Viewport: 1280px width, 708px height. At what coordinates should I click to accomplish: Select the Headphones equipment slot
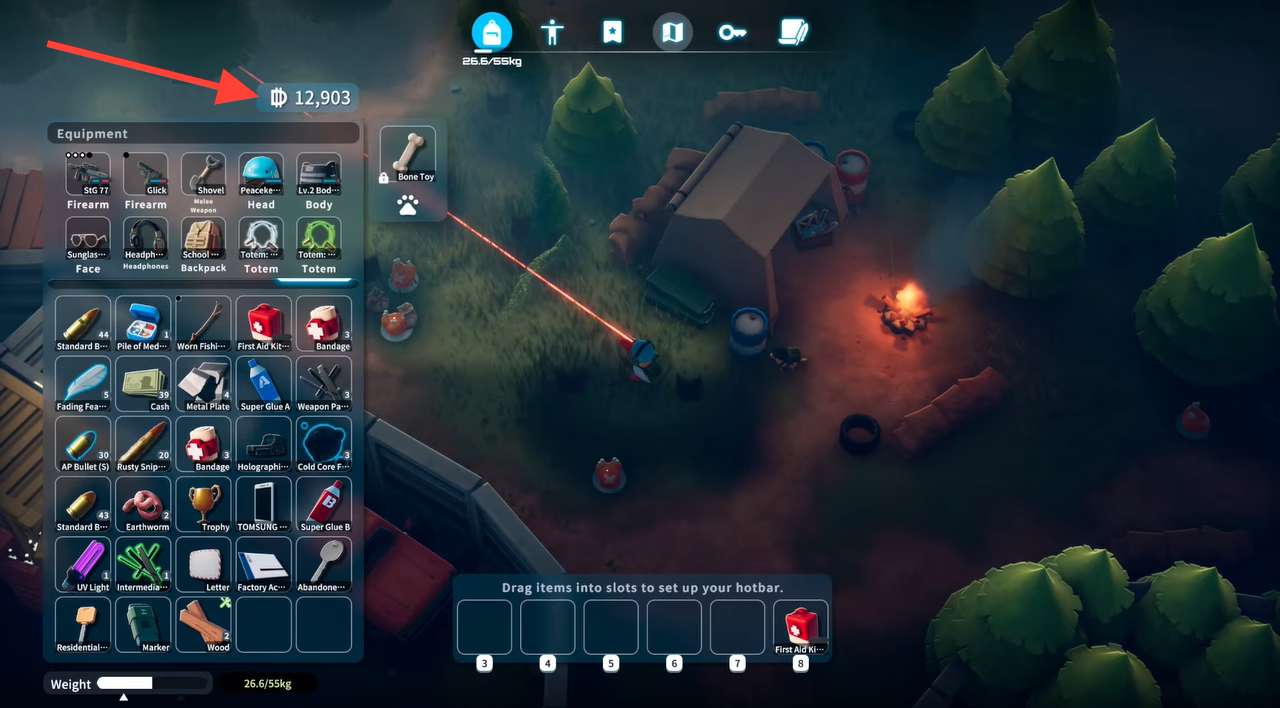[x=146, y=239]
